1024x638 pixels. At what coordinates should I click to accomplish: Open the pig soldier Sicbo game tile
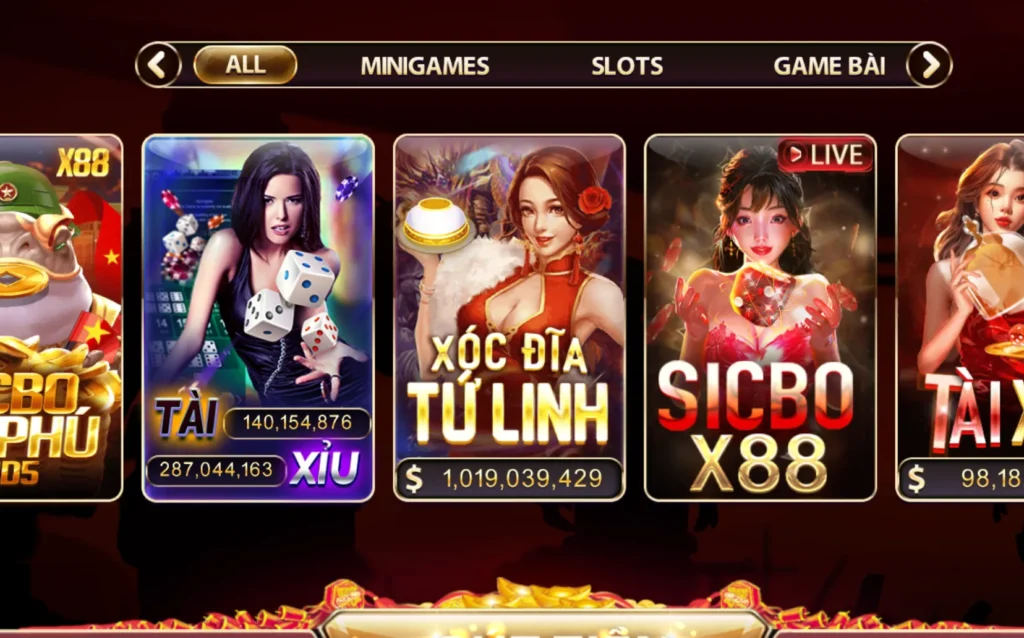point(60,318)
